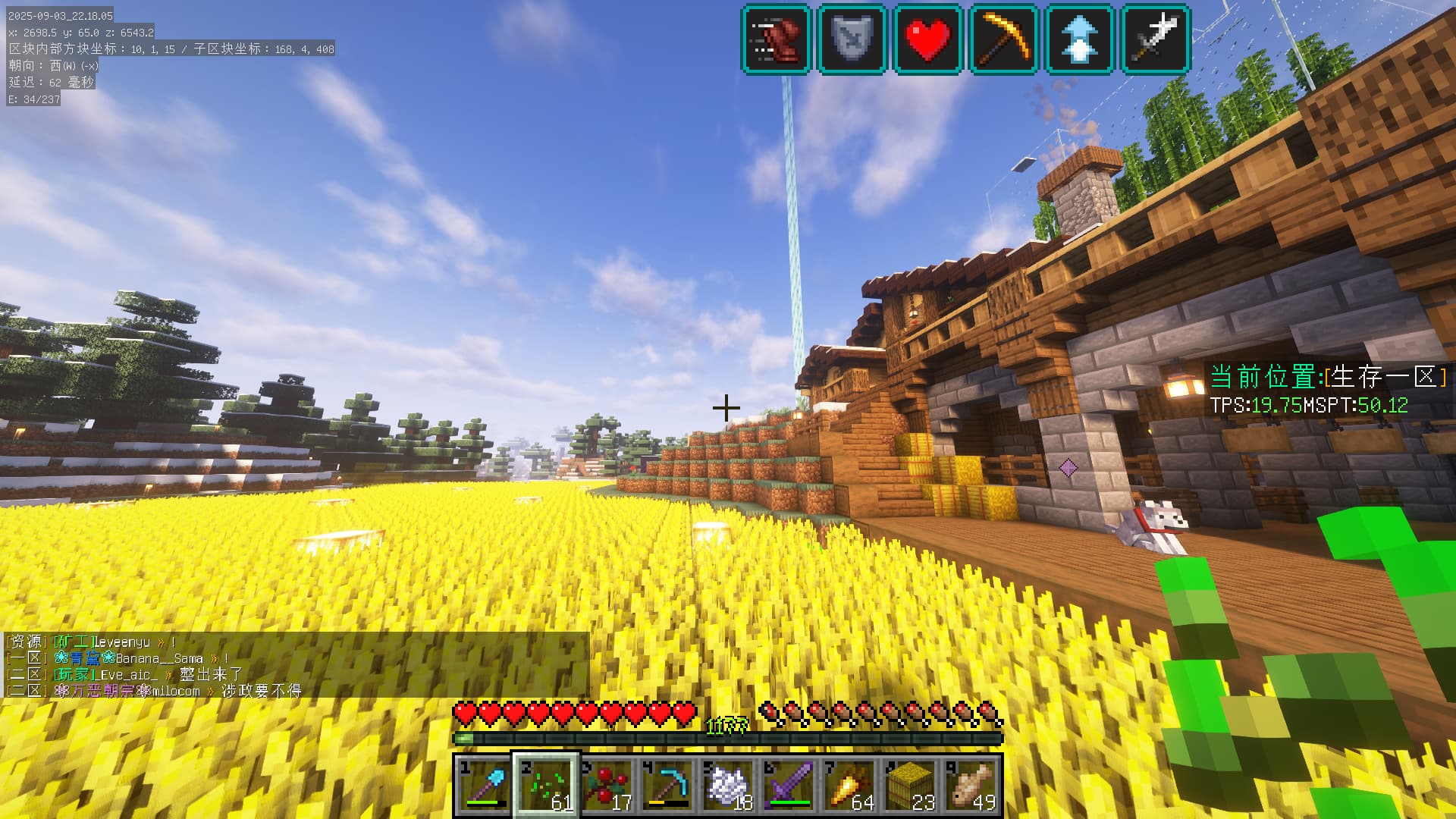Select the diamond shovel hotbar slot
This screenshot has width=1456, height=819.
click(485, 785)
